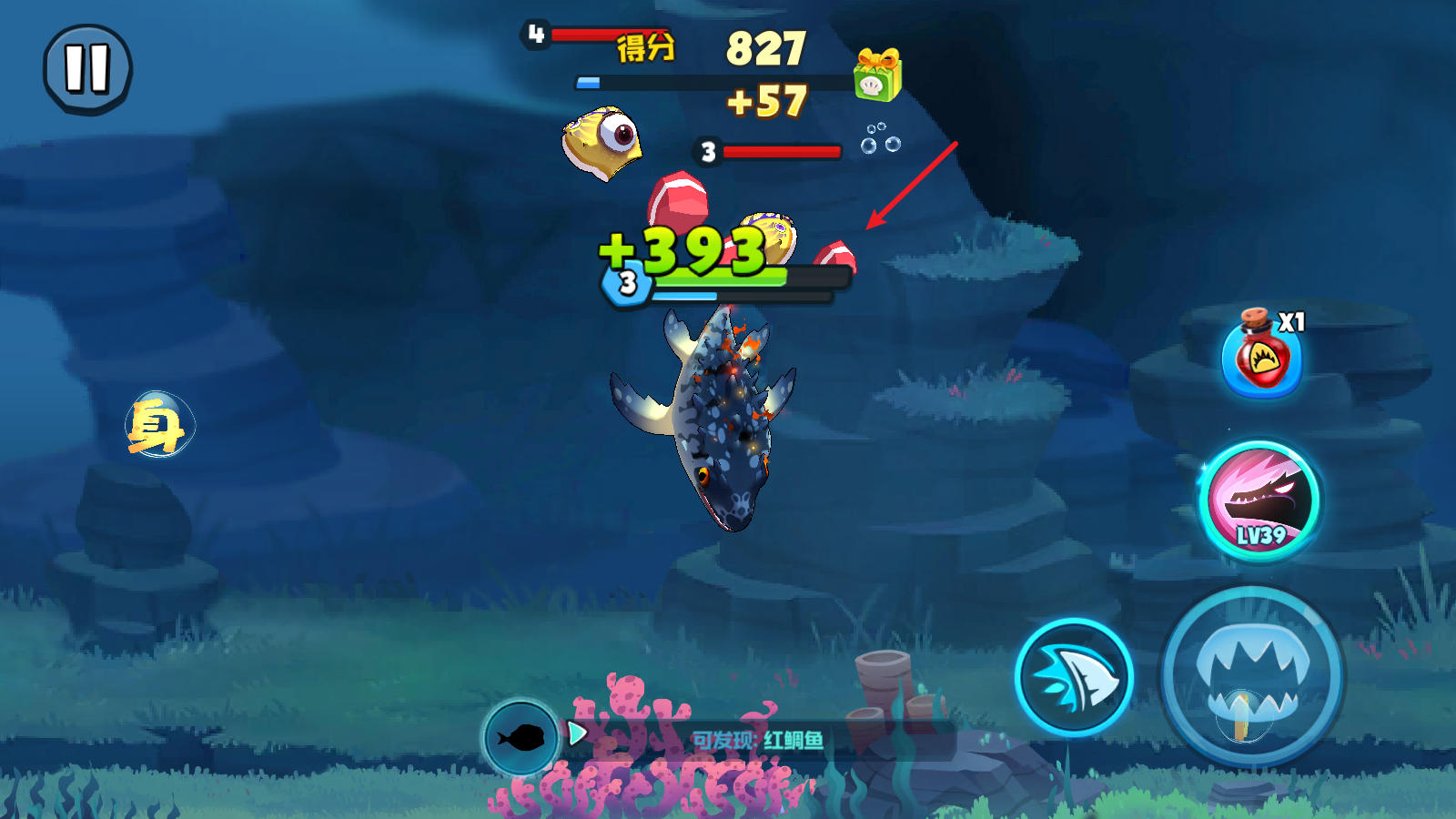
Task: Trigger the shark fin dash ability
Action: [x=1074, y=678]
